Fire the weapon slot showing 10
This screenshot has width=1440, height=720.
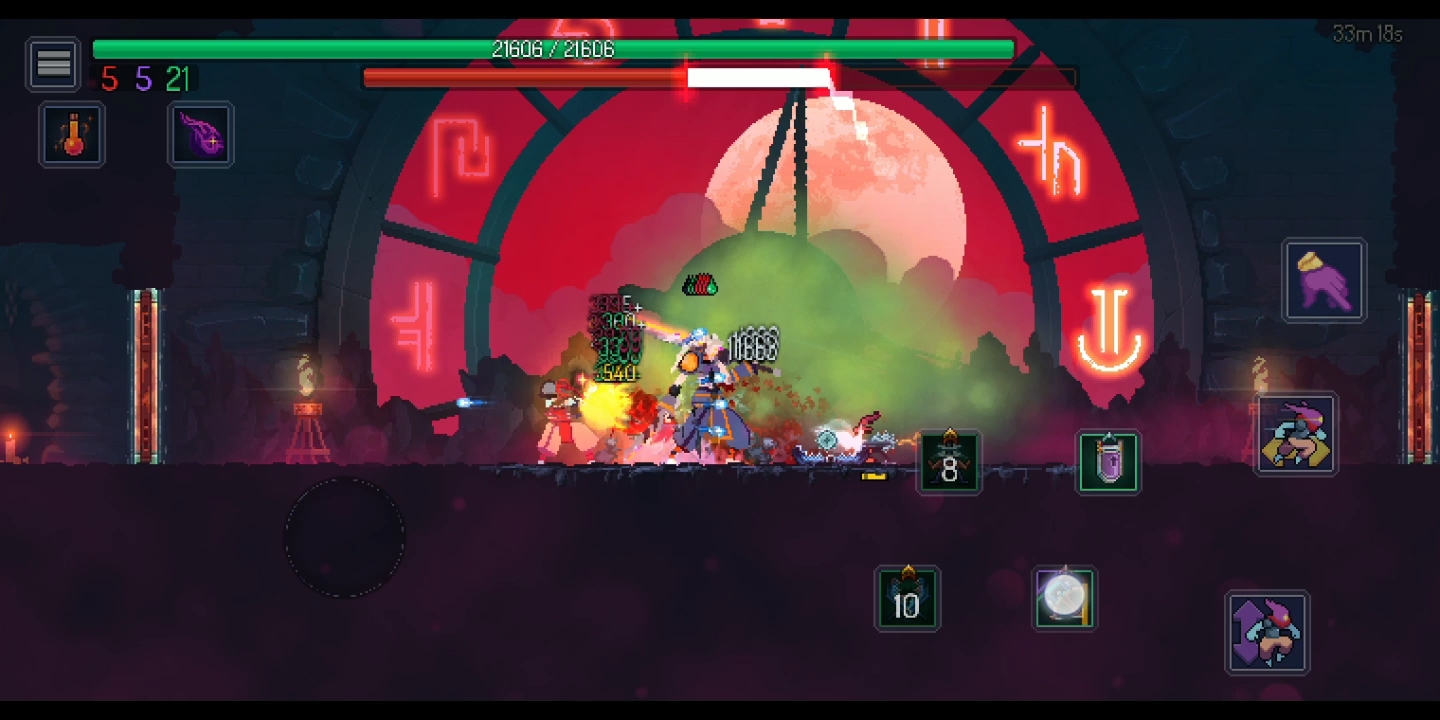pyautogui.click(x=907, y=599)
